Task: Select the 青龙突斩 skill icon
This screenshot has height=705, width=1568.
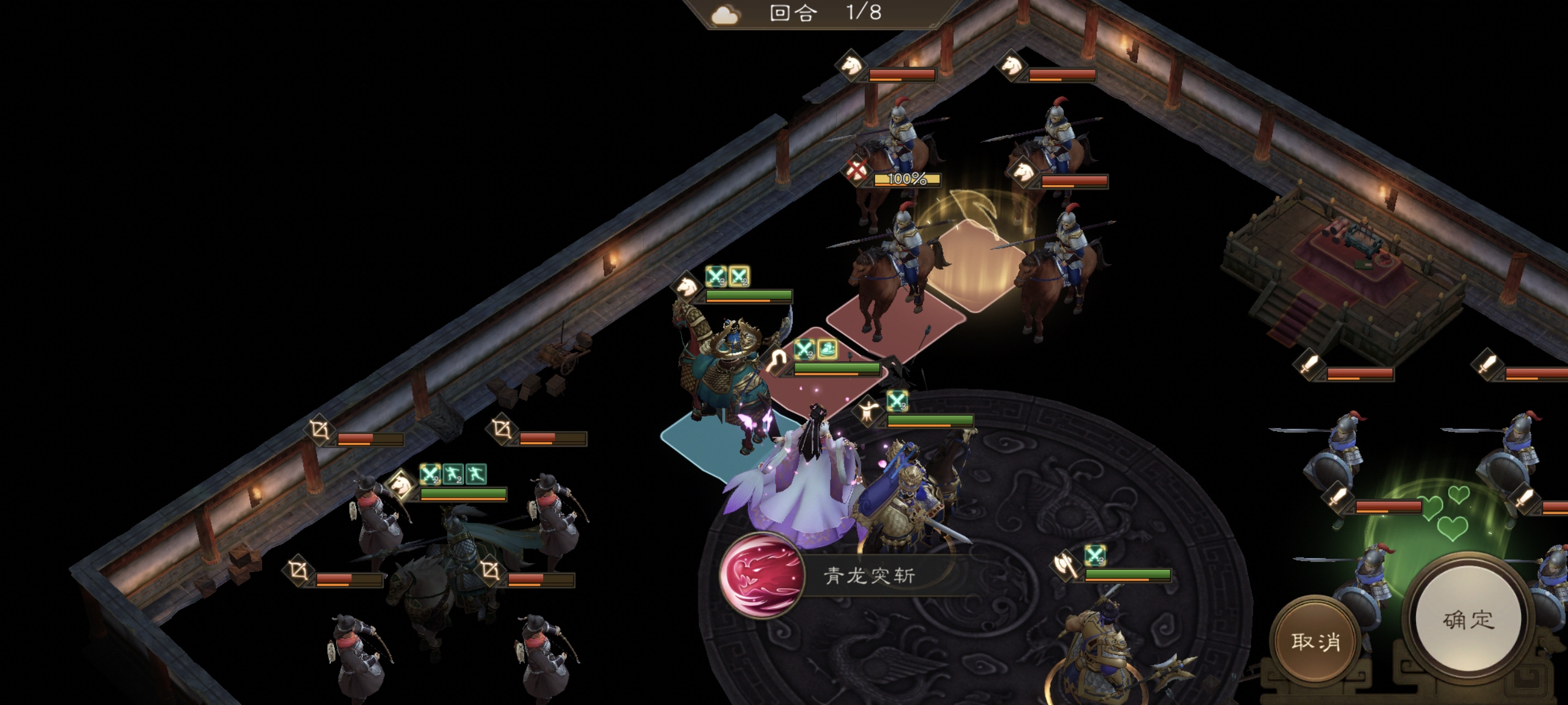Action: point(761,575)
